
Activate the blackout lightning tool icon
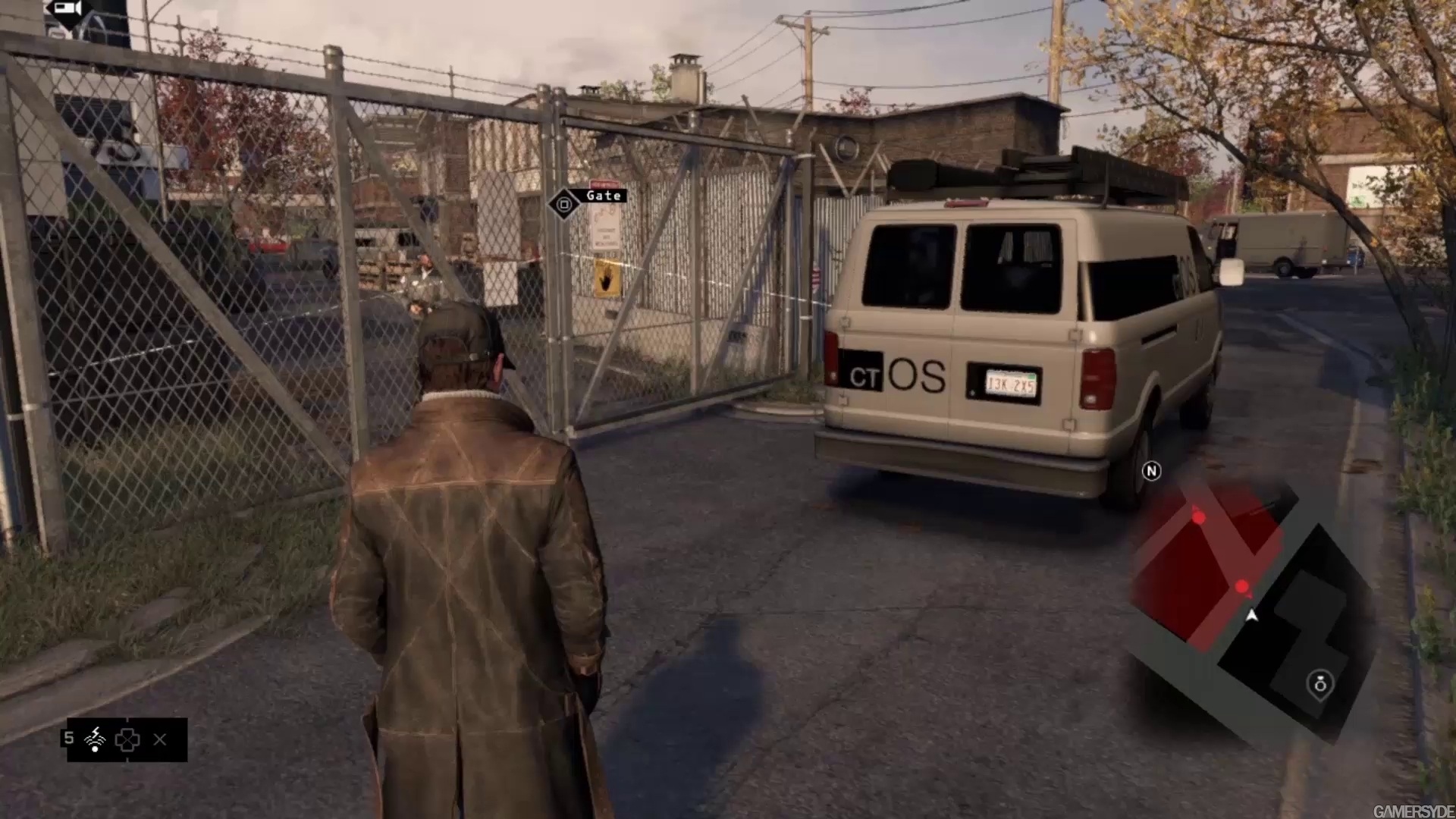coord(96,739)
